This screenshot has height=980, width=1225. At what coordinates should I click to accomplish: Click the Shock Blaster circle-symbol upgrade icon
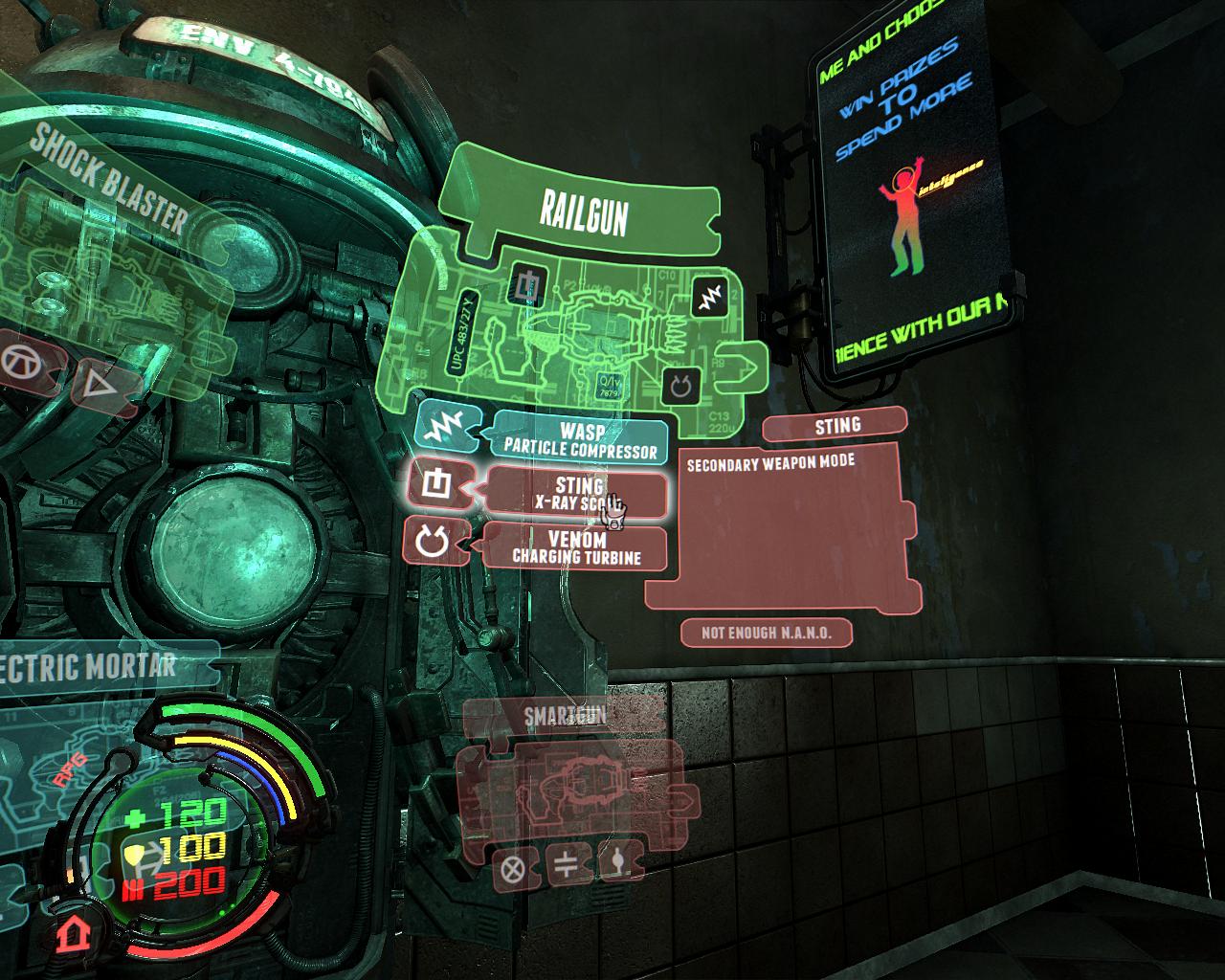pyautogui.click(x=19, y=361)
